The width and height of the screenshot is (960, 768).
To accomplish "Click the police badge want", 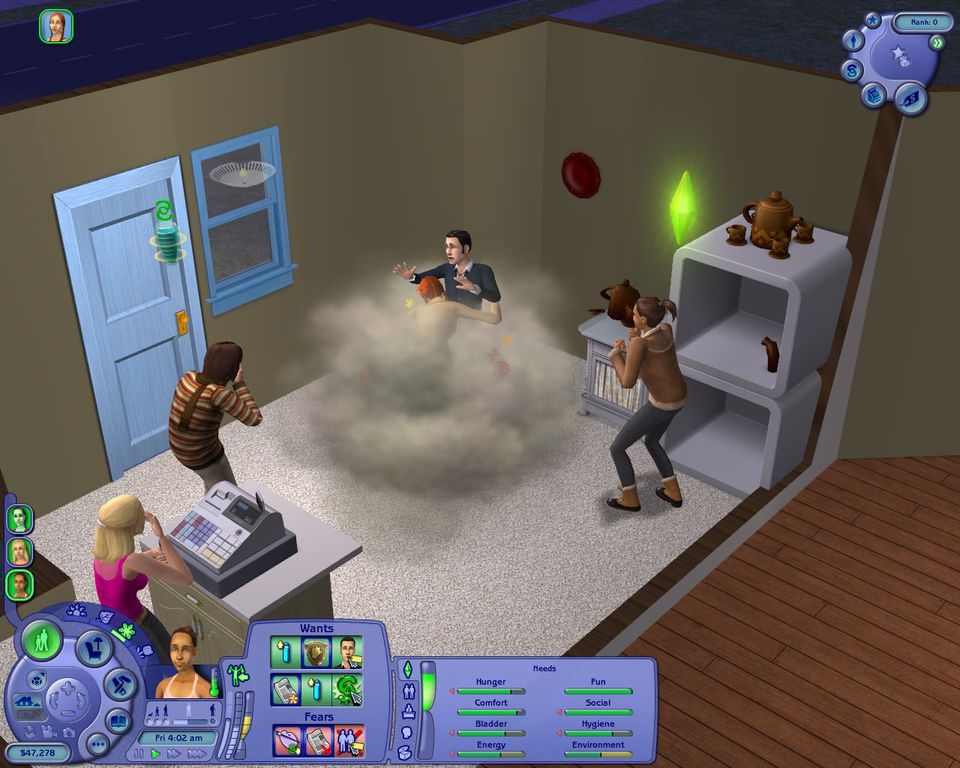I will tap(317, 653).
